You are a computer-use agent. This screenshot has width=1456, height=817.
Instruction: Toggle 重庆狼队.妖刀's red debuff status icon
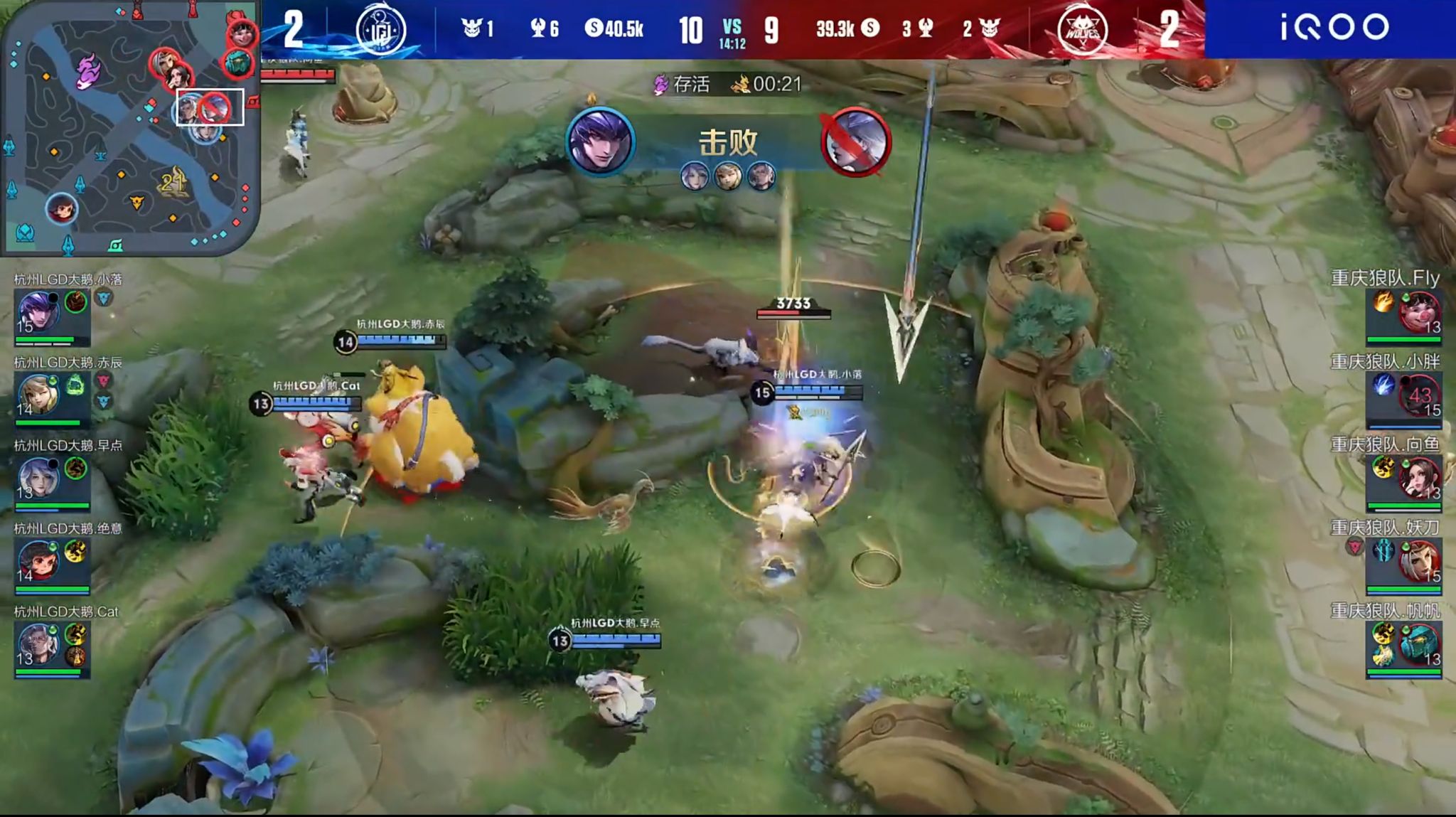[x=1355, y=546]
